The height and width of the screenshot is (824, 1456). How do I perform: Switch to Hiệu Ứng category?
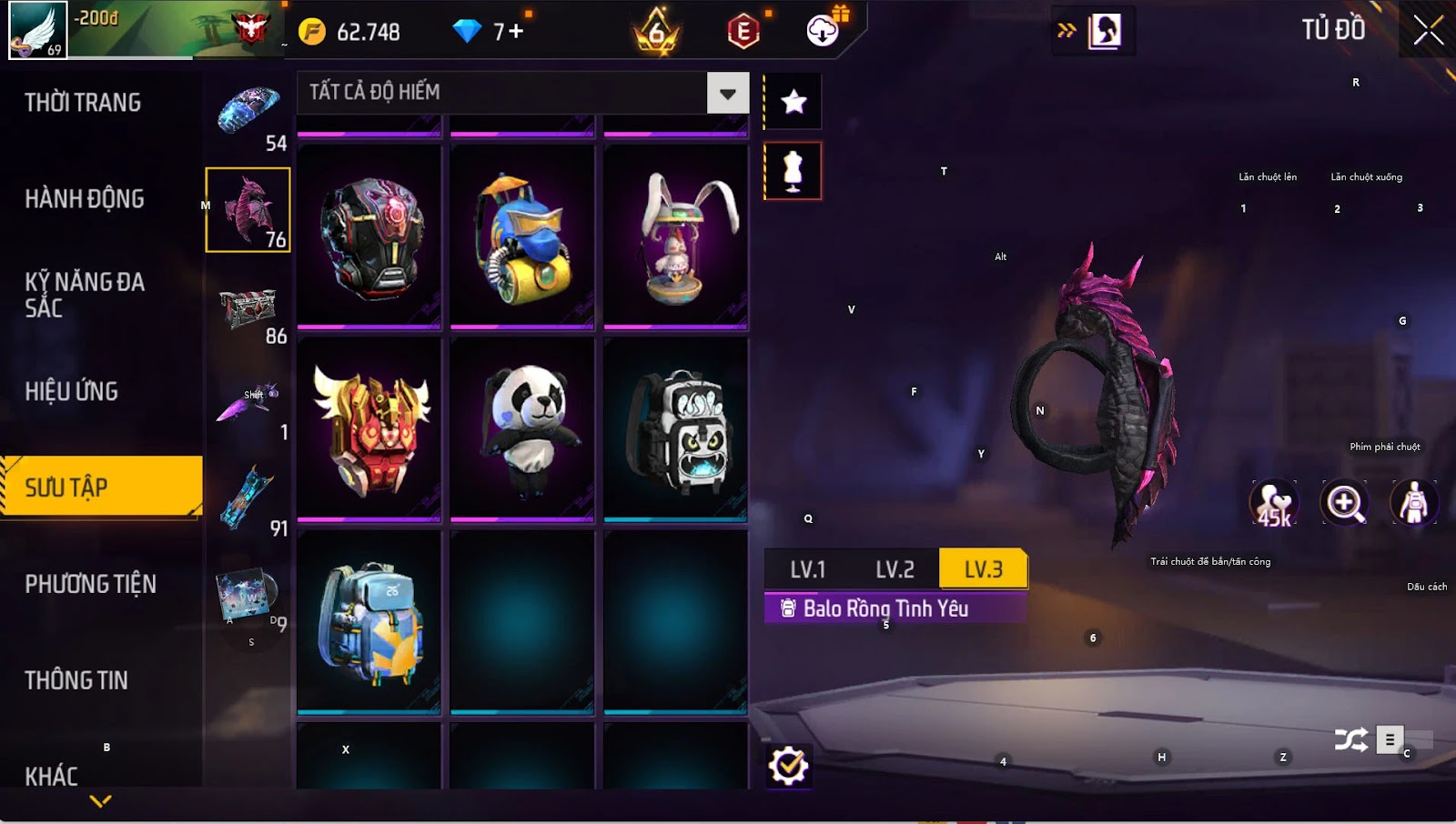pyautogui.click(x=72, y=392)
